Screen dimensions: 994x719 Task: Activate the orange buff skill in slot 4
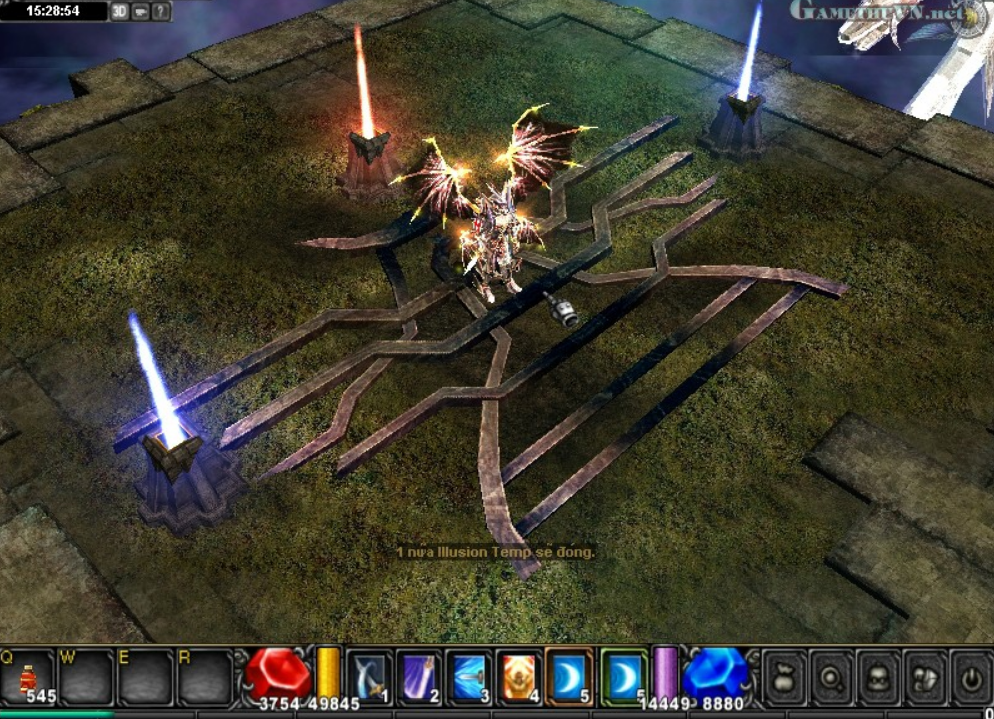(x=519, y=675)
